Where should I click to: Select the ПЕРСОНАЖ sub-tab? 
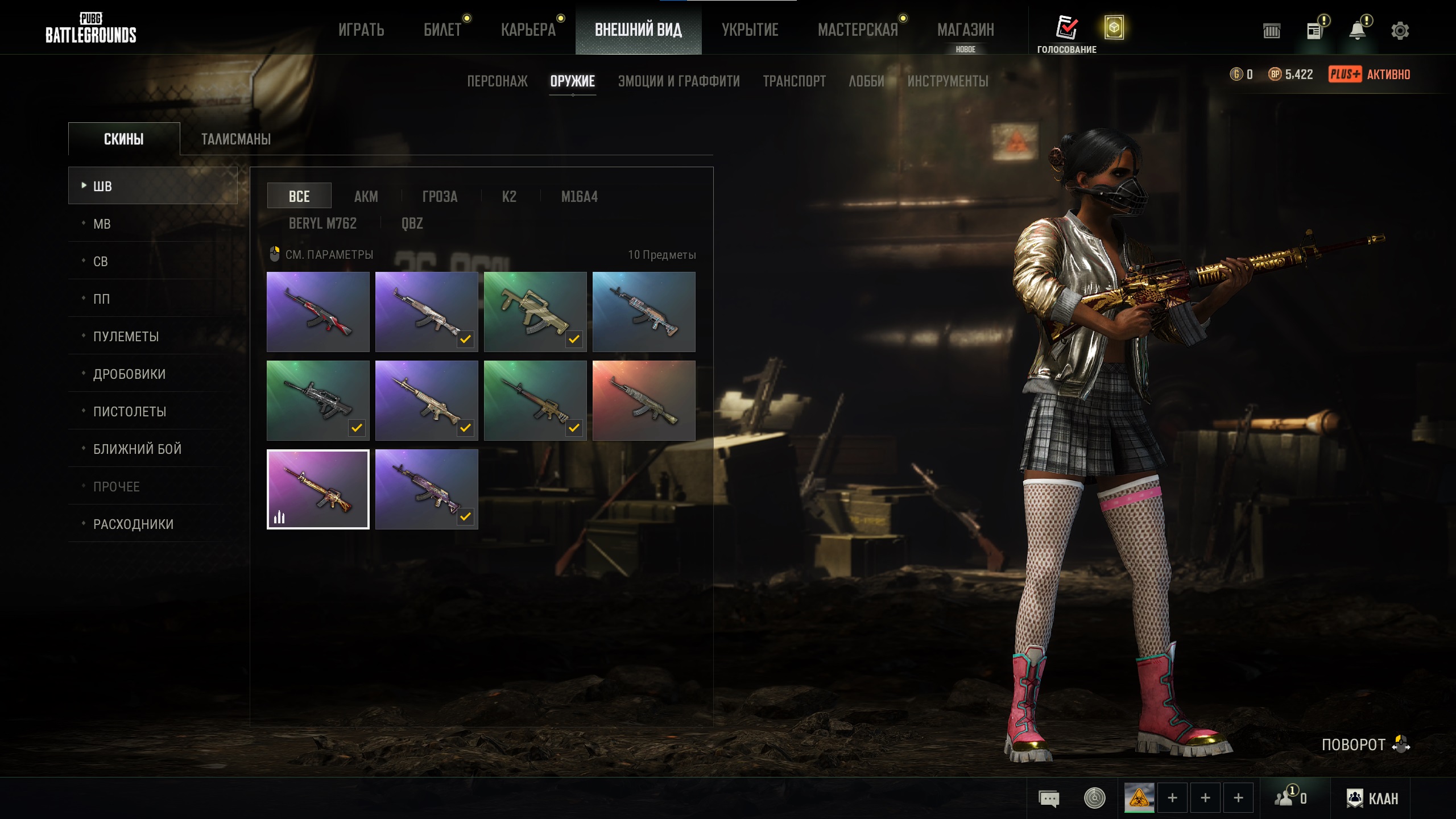[x=497, y=81]
